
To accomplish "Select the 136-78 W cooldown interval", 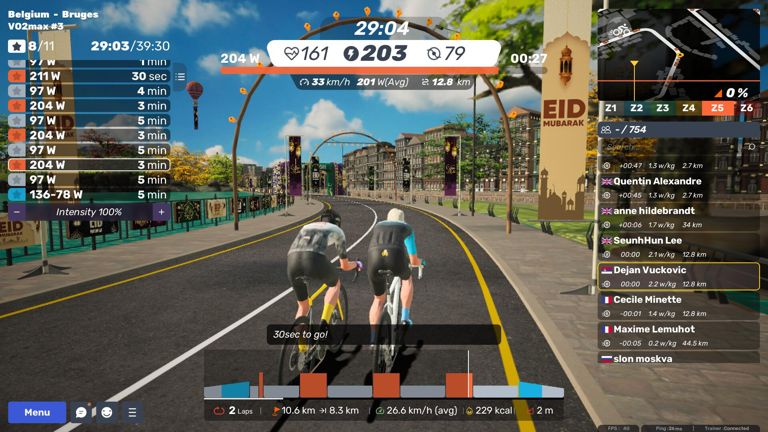I will (x=88, y=194).
